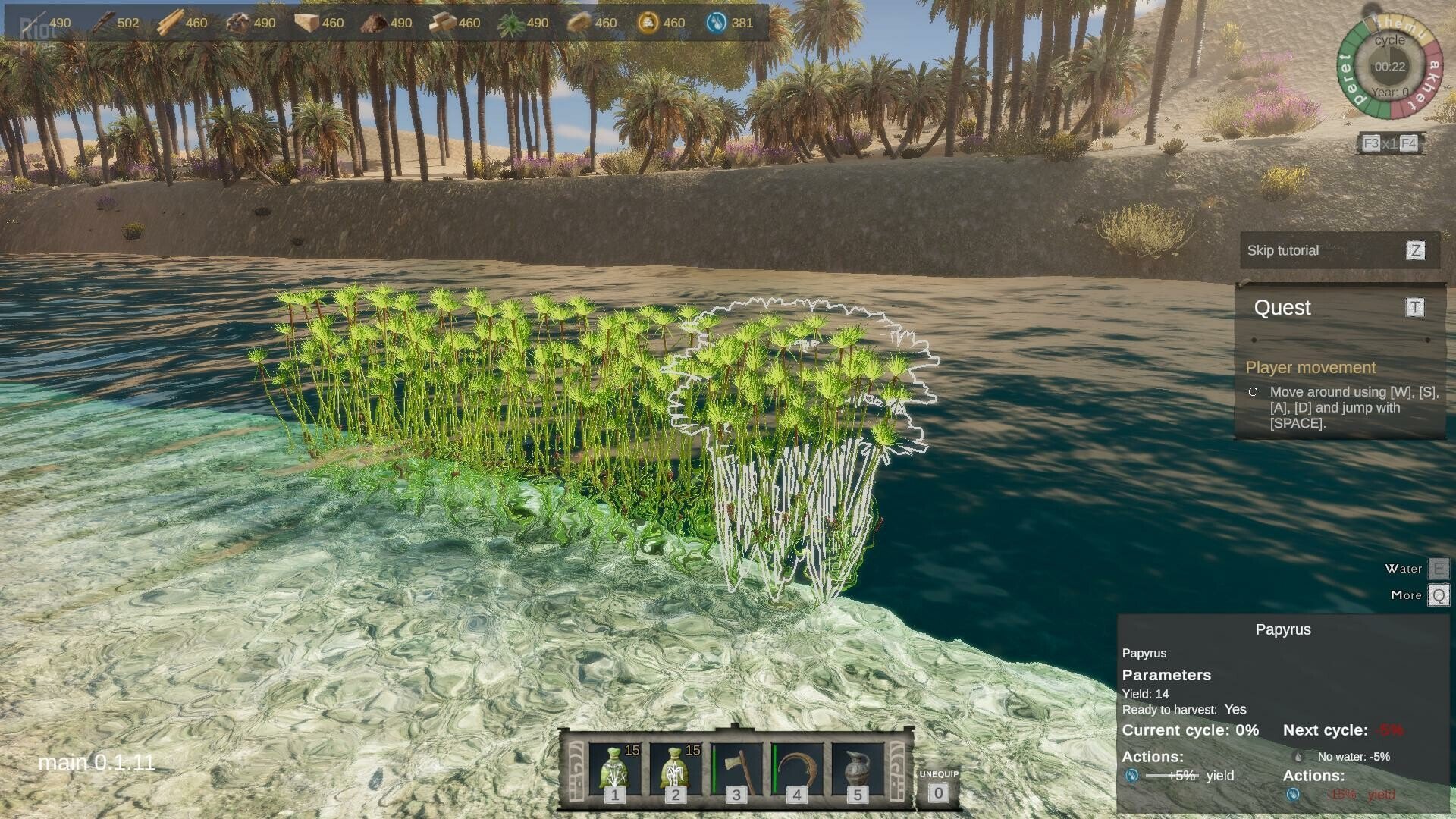Click the Papyrus info panel title

pos(1283,629)
